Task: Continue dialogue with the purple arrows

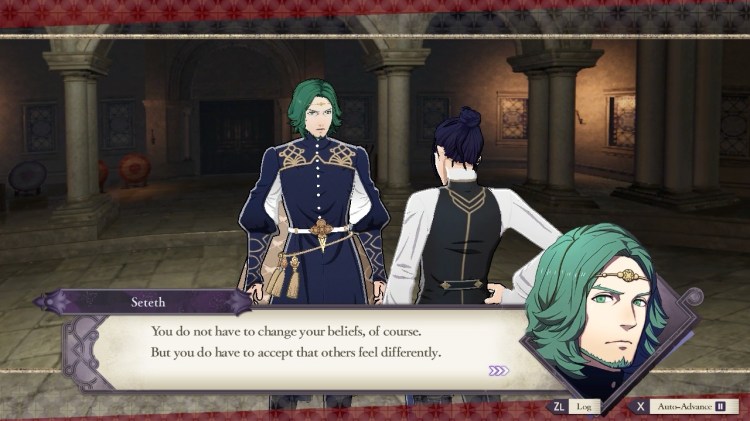Action: pos(498,371)
